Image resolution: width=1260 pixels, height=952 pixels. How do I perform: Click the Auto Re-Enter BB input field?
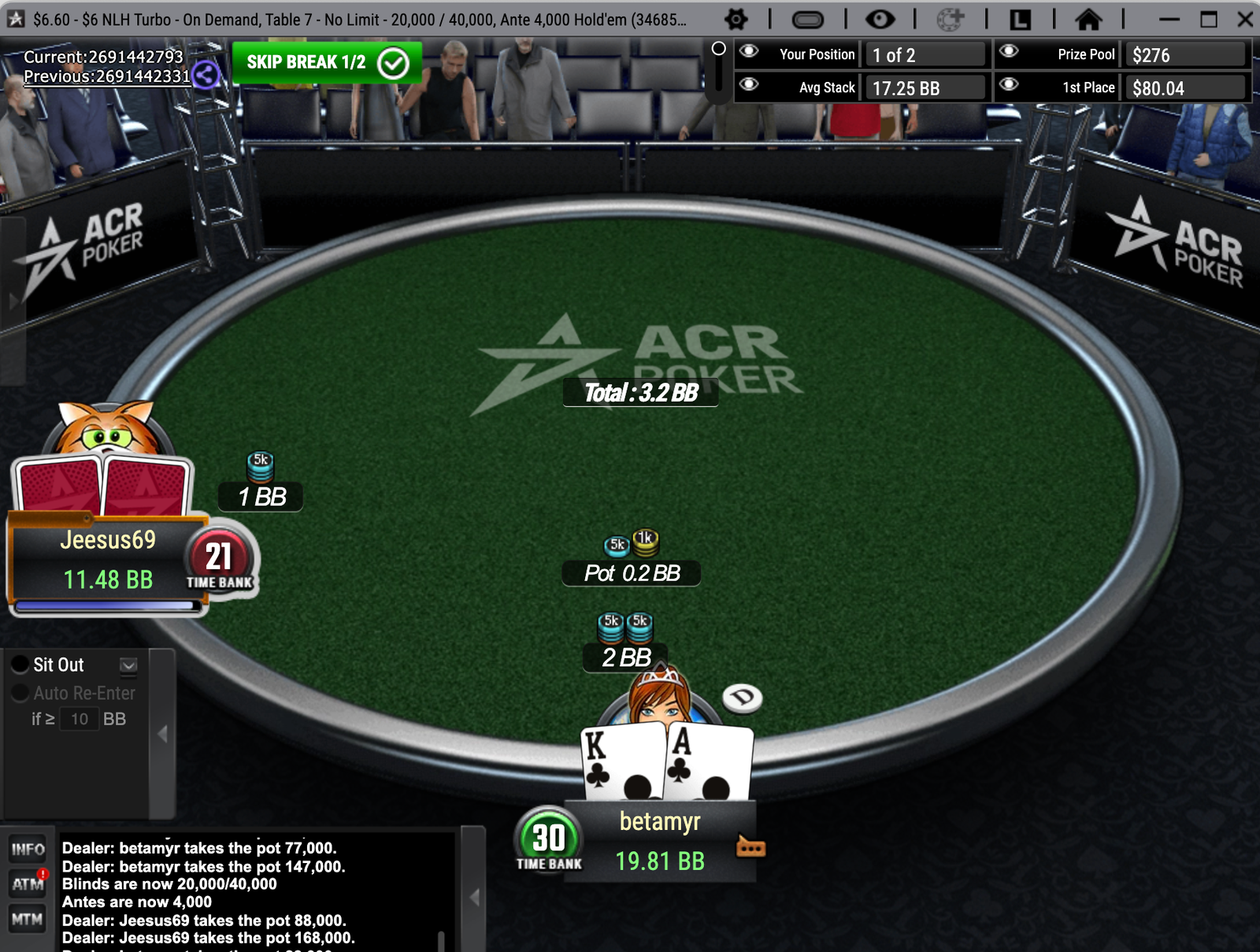[x=78, y=719]
